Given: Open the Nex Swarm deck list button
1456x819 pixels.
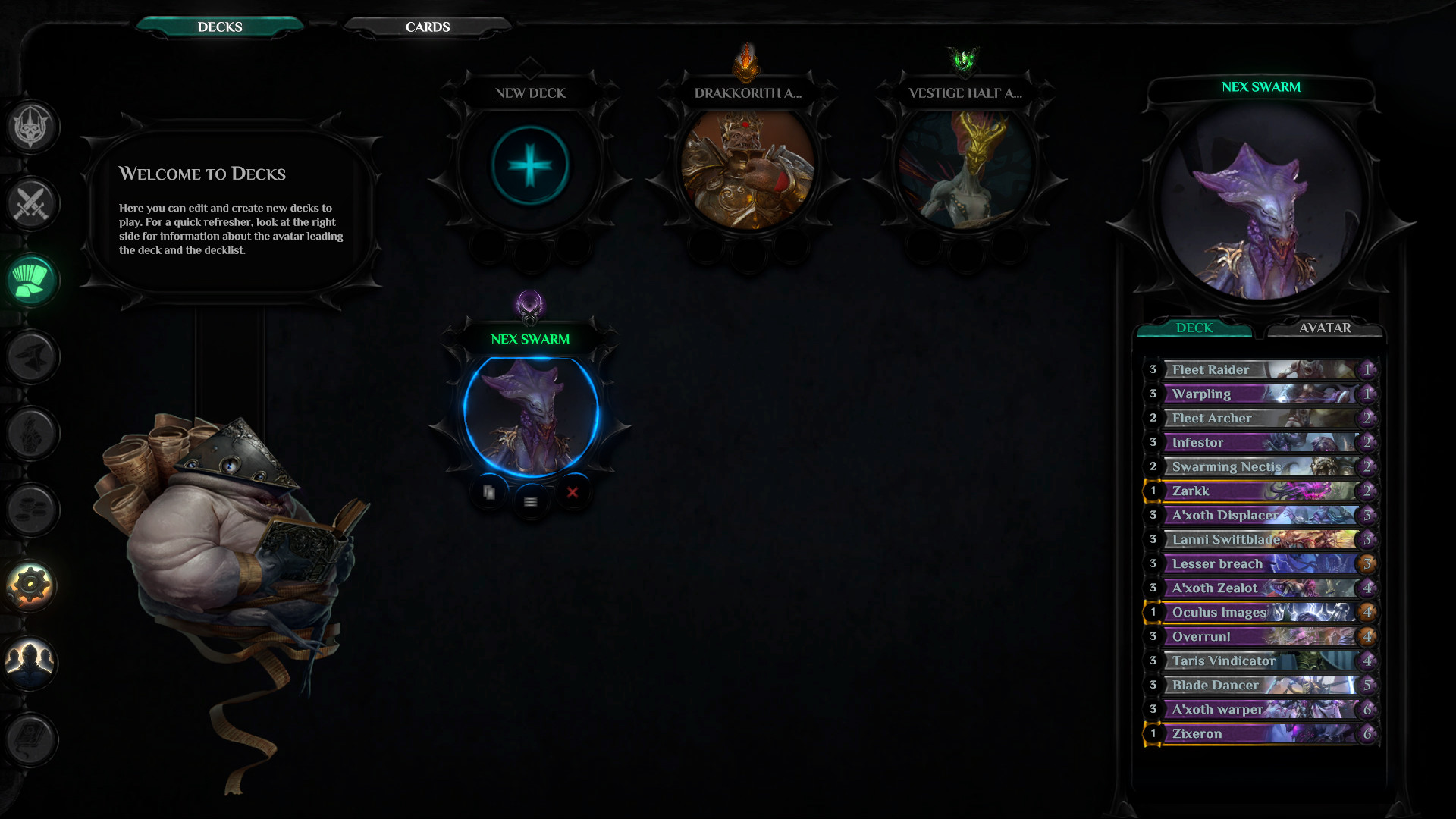Looking at the screenshot, I should coord(531,502).
